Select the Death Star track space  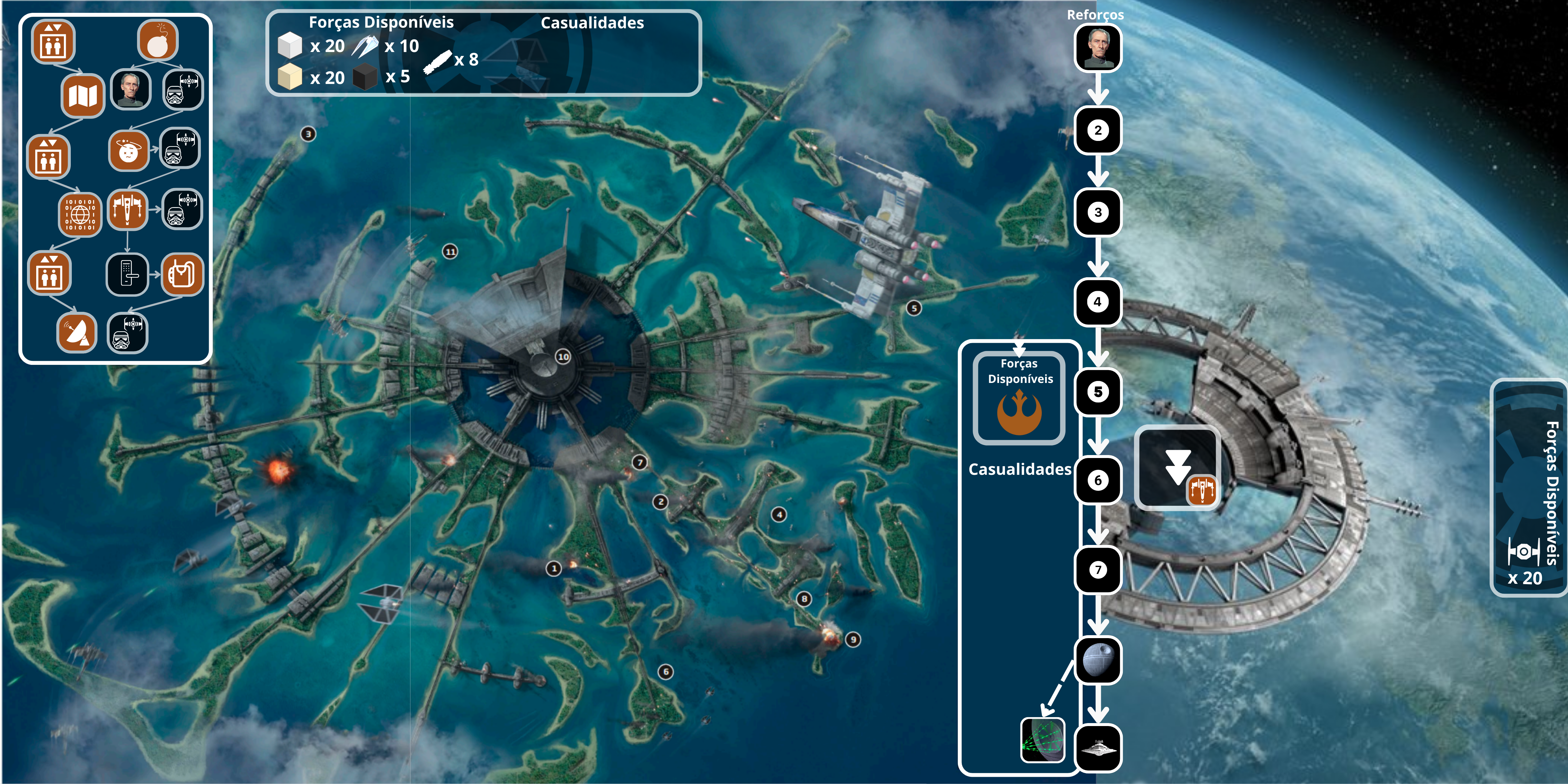coord(1097,660)
